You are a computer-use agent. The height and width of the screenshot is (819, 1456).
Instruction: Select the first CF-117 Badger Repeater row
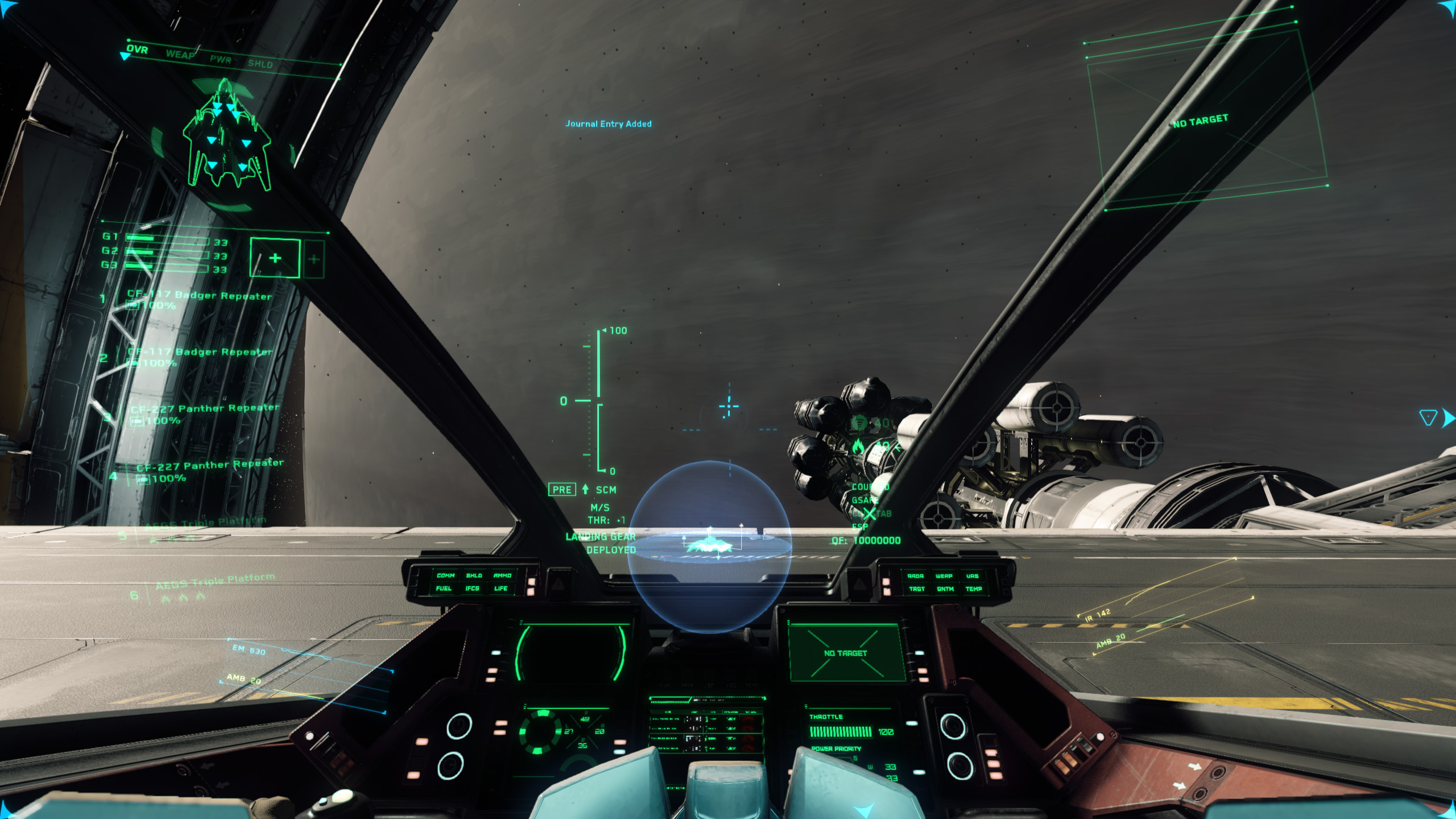click(x=199, y=296)
